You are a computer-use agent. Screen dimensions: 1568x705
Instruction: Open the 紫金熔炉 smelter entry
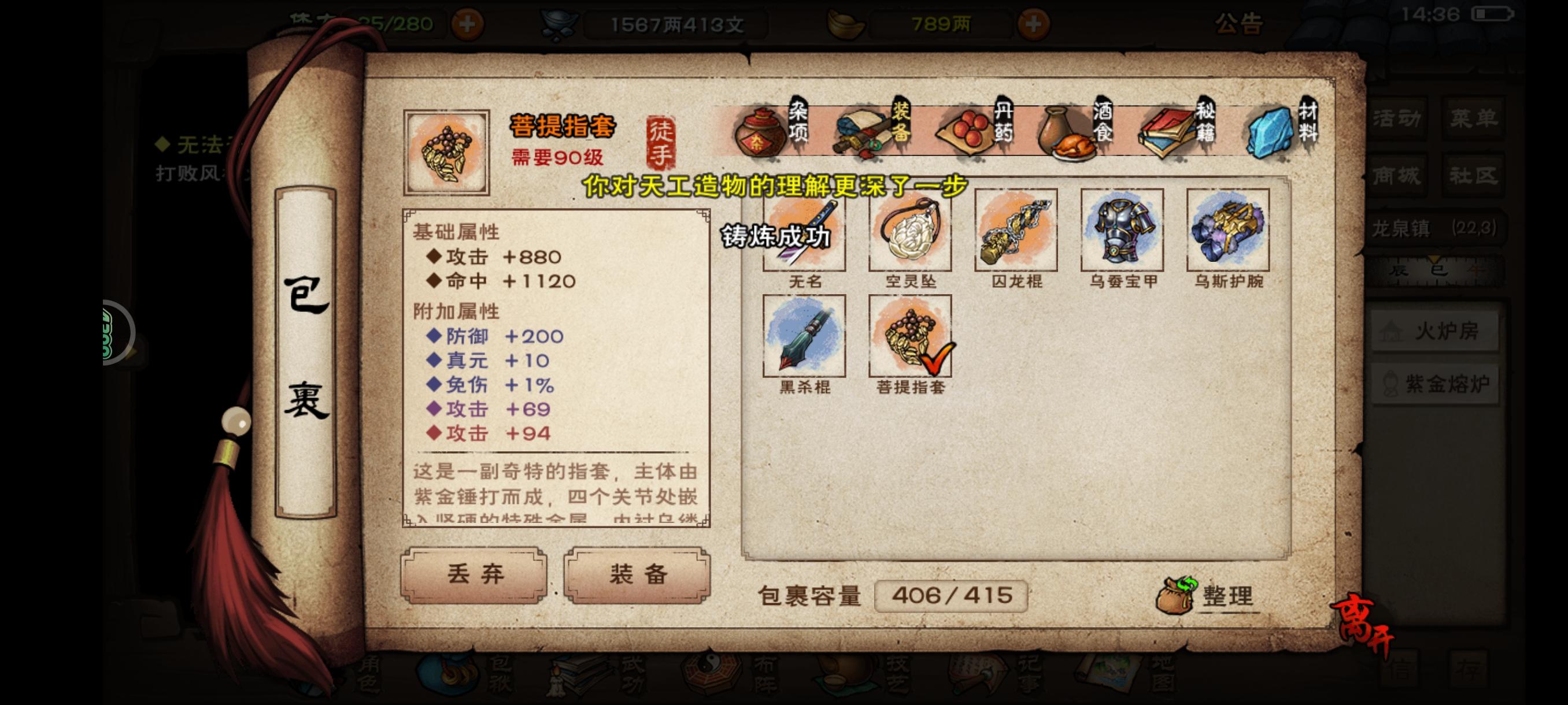click(1443, 383)
